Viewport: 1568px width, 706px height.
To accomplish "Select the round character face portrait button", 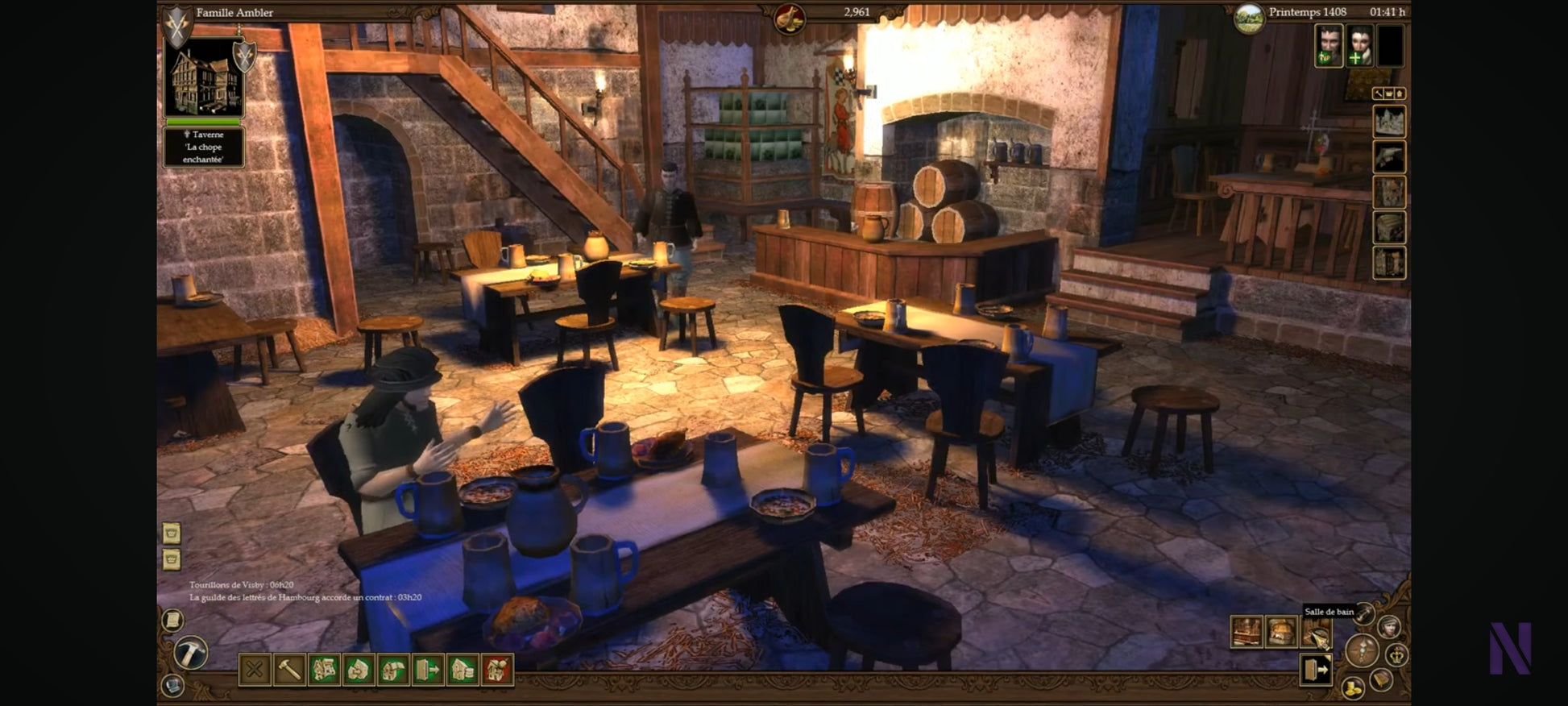I will click(x=1389, y=626).
